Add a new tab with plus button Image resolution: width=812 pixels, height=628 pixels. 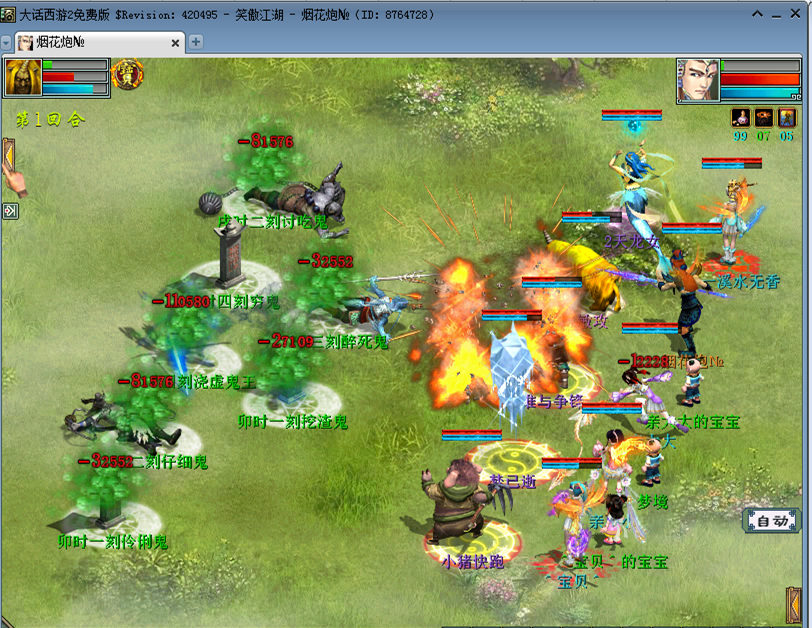pos(196,42)
